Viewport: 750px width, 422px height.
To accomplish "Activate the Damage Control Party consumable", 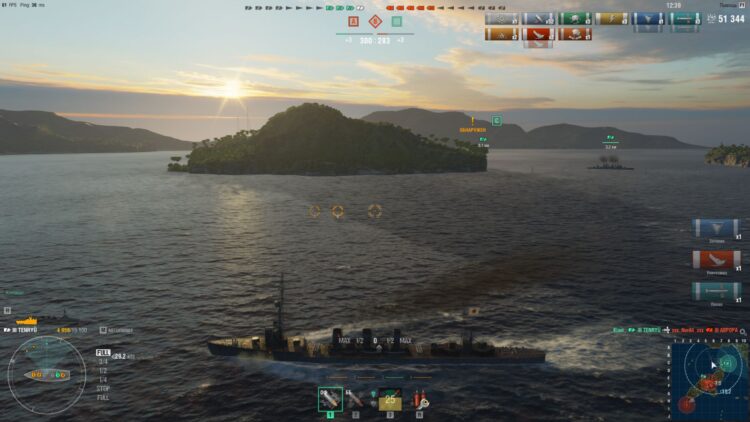I will point(421,399).
